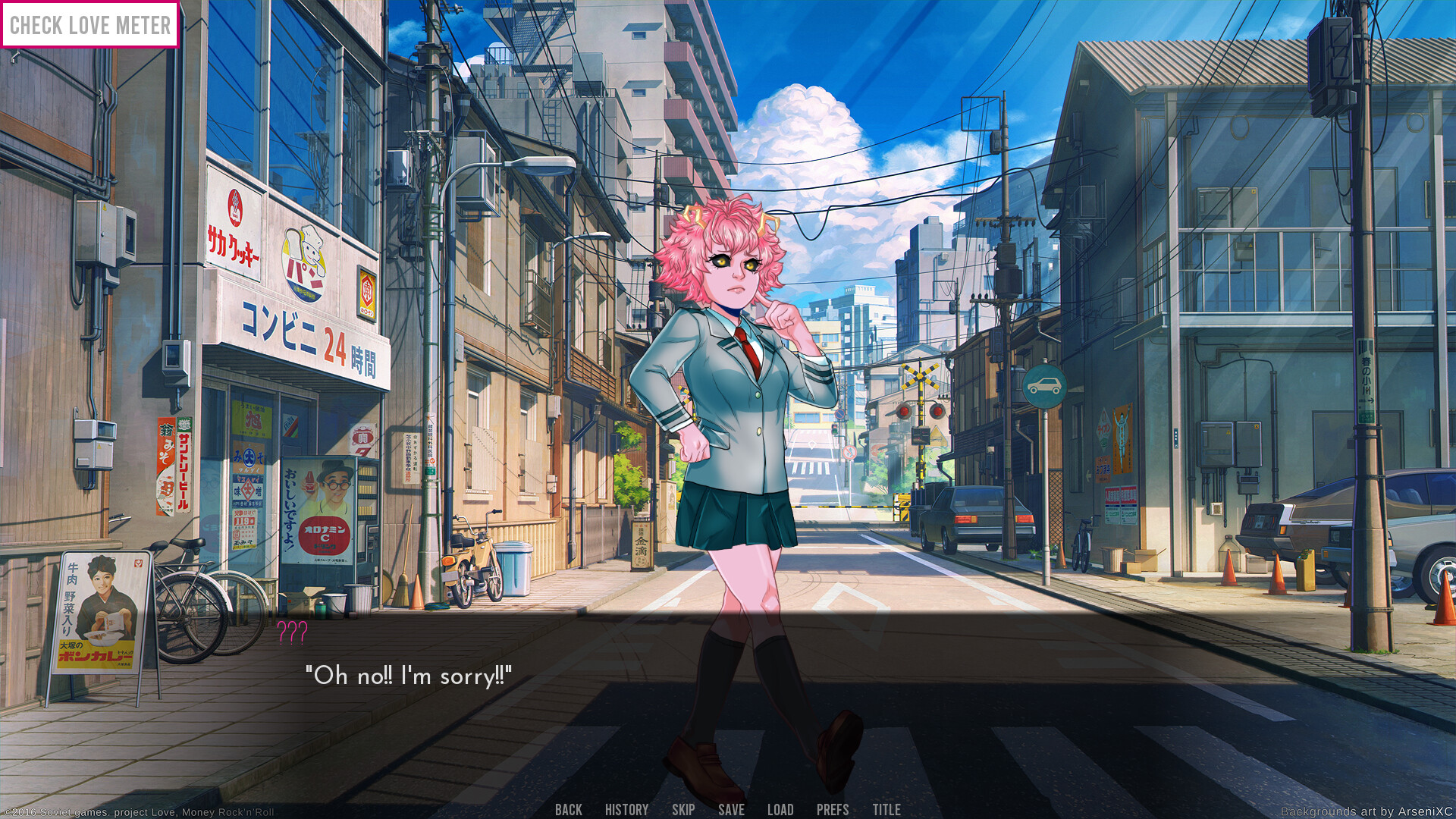Open the dialogue HISTORY log

click(x=626, y=809)
